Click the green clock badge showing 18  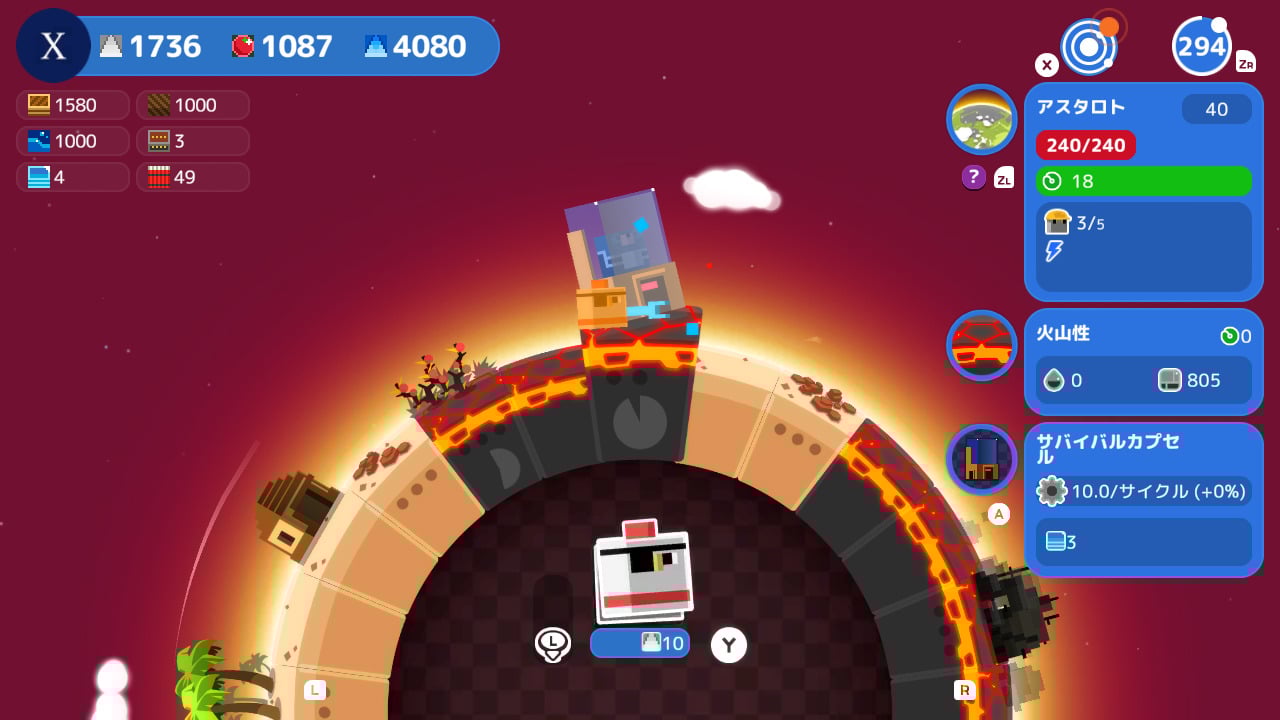[1056, 181]
